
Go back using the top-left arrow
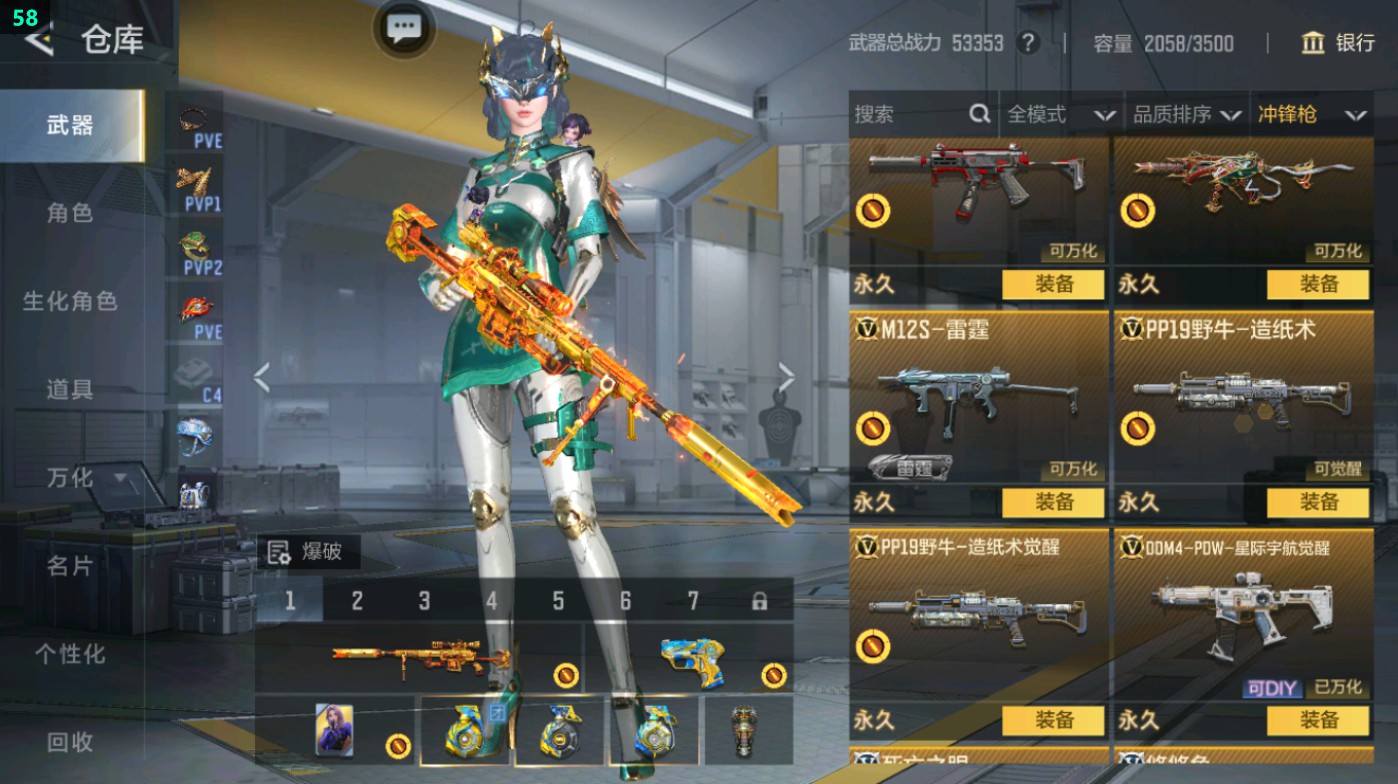[x=38, y=40]
